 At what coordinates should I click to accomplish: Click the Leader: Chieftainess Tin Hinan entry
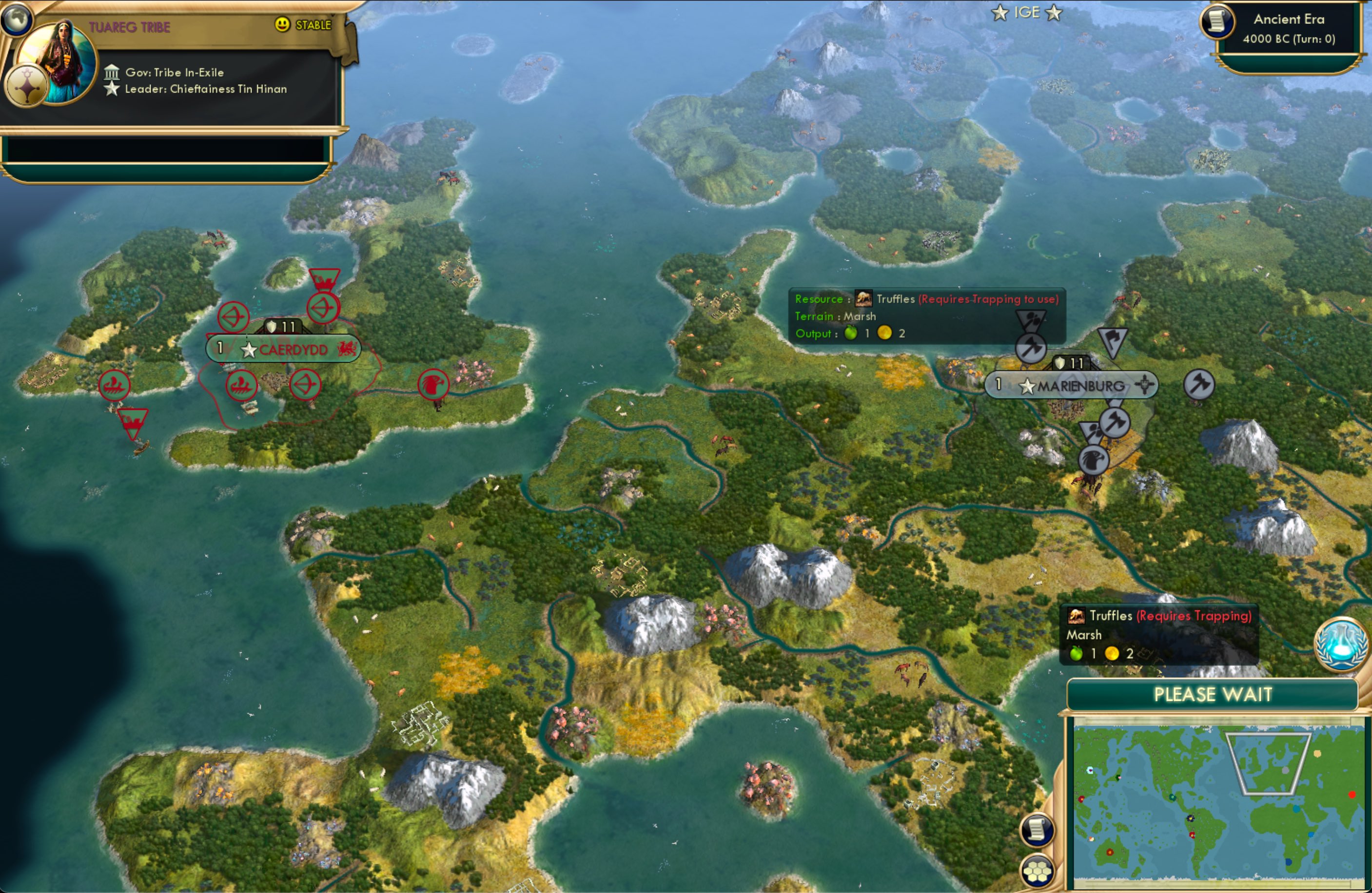point(205,89)
